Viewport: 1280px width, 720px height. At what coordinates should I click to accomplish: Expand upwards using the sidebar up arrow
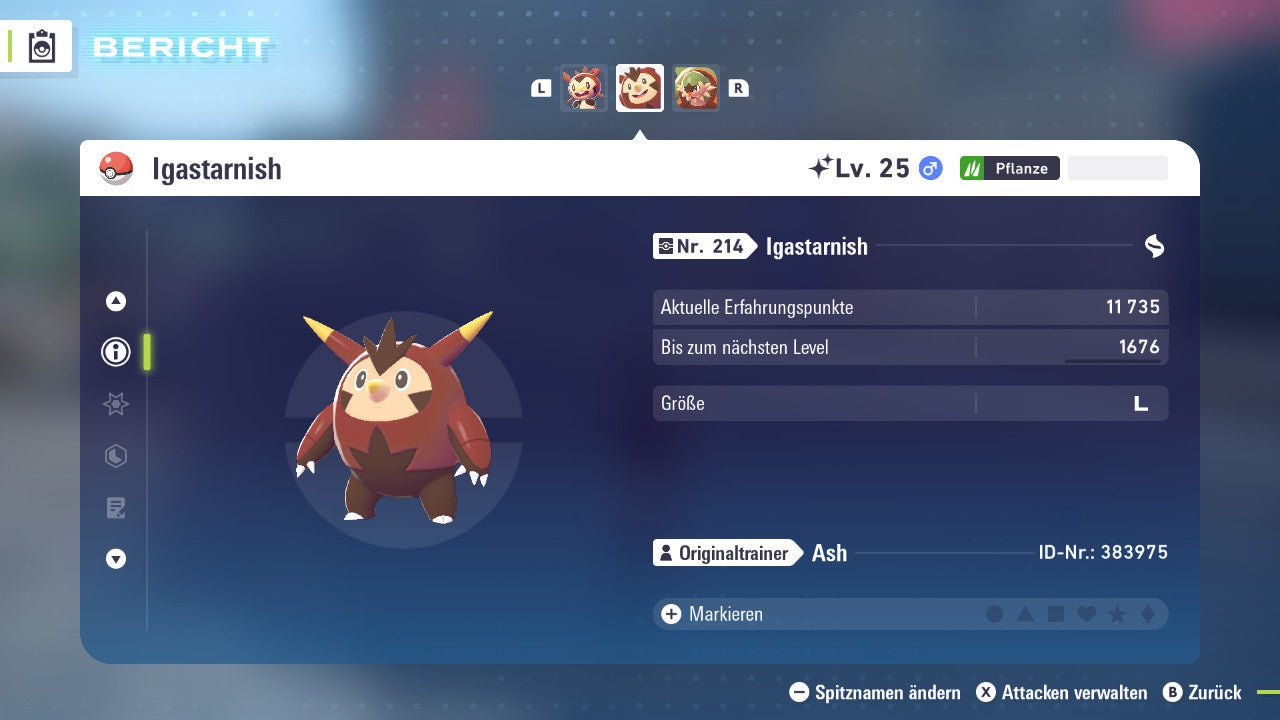(x=115, y=301)
